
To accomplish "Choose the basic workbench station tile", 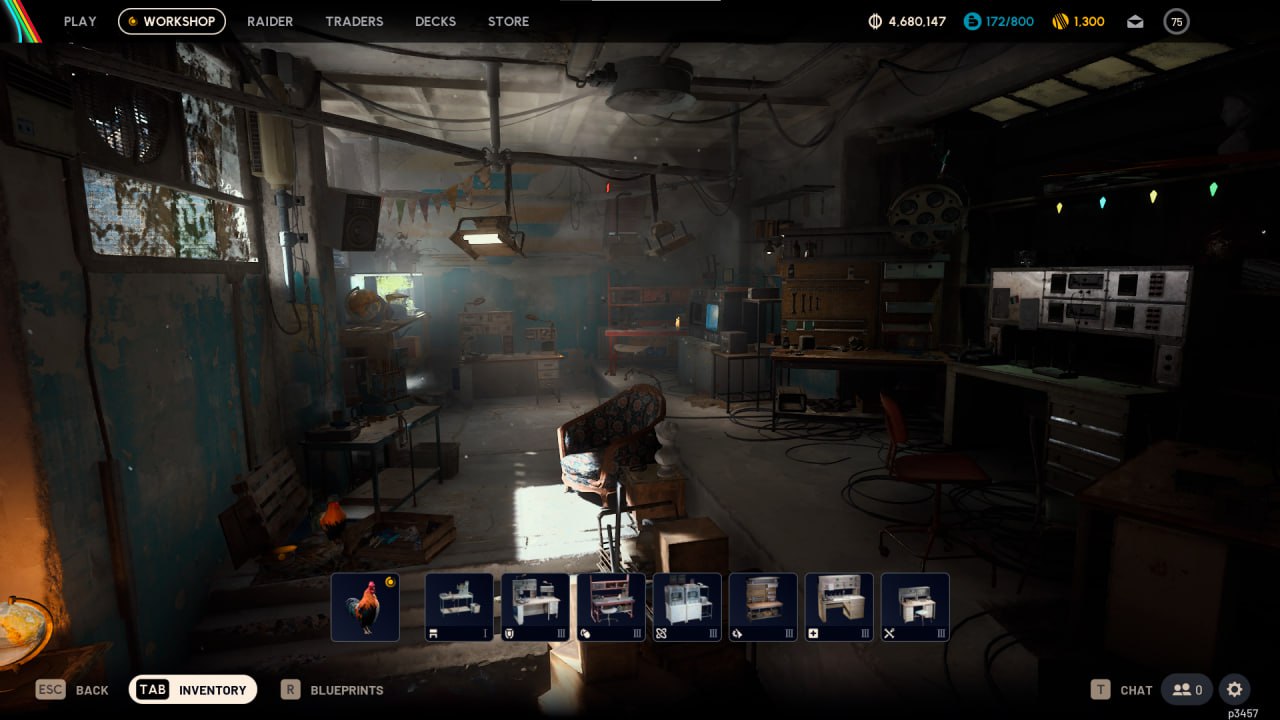I will (459, 606).
